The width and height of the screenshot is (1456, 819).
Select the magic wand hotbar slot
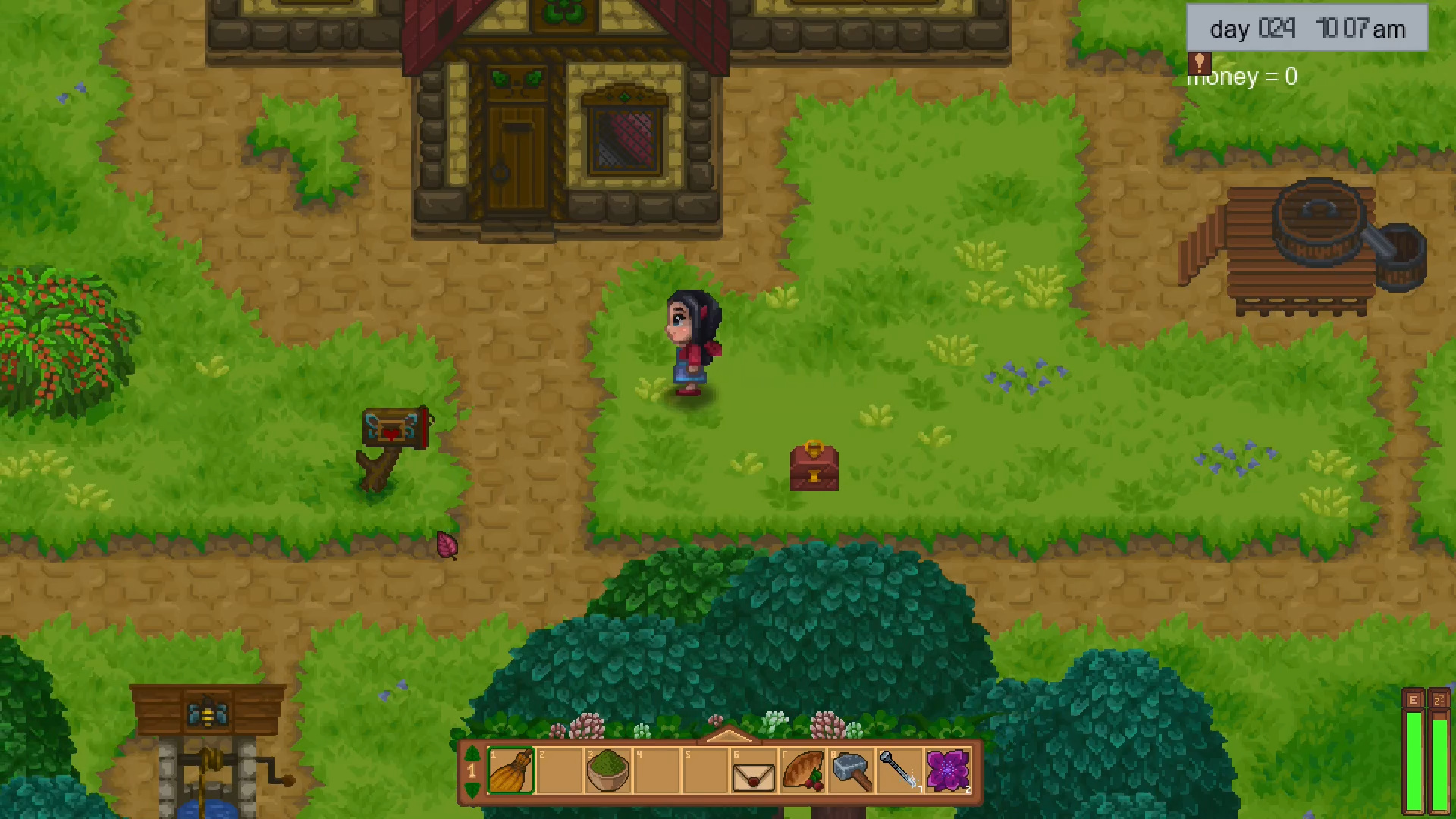899,771
